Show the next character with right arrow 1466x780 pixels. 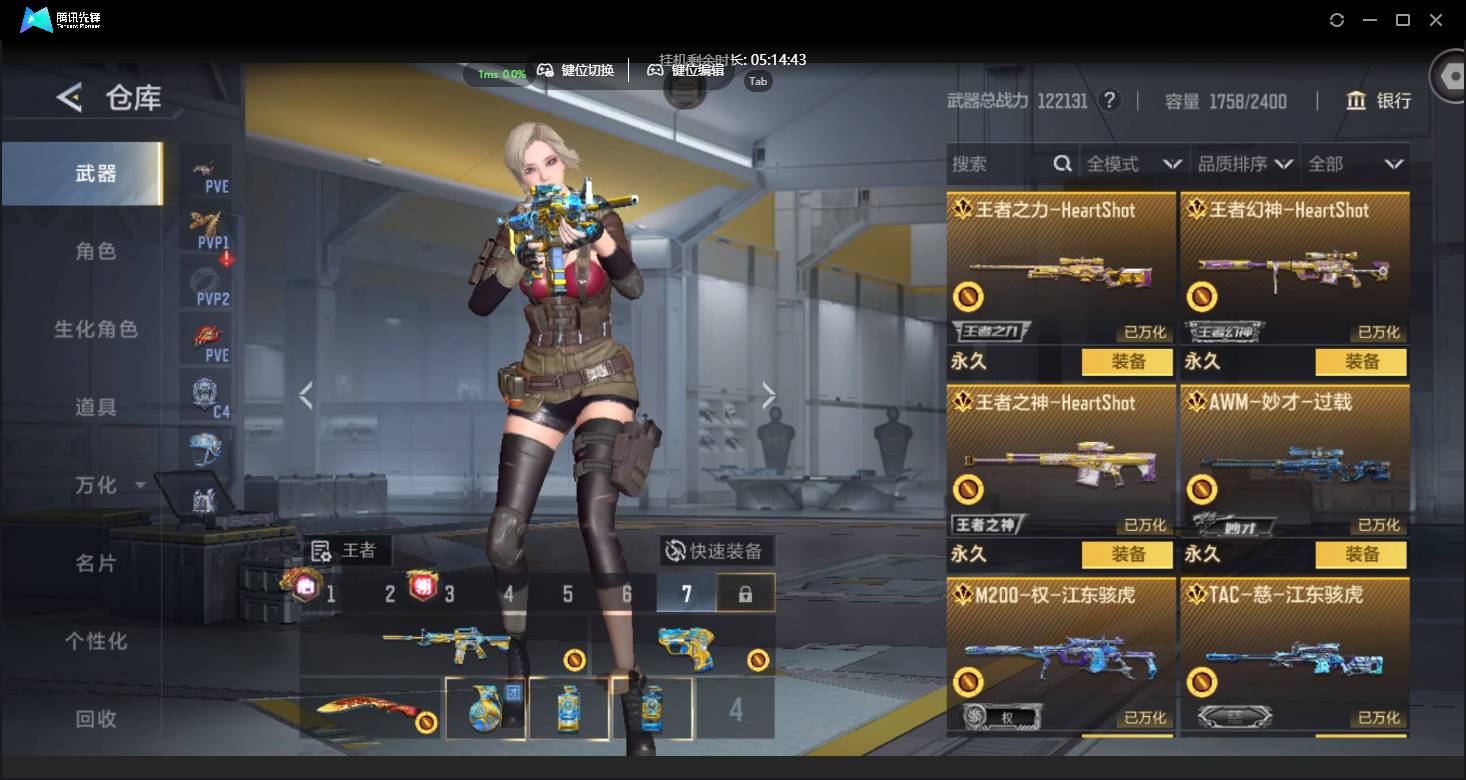(x=768, y=396)
